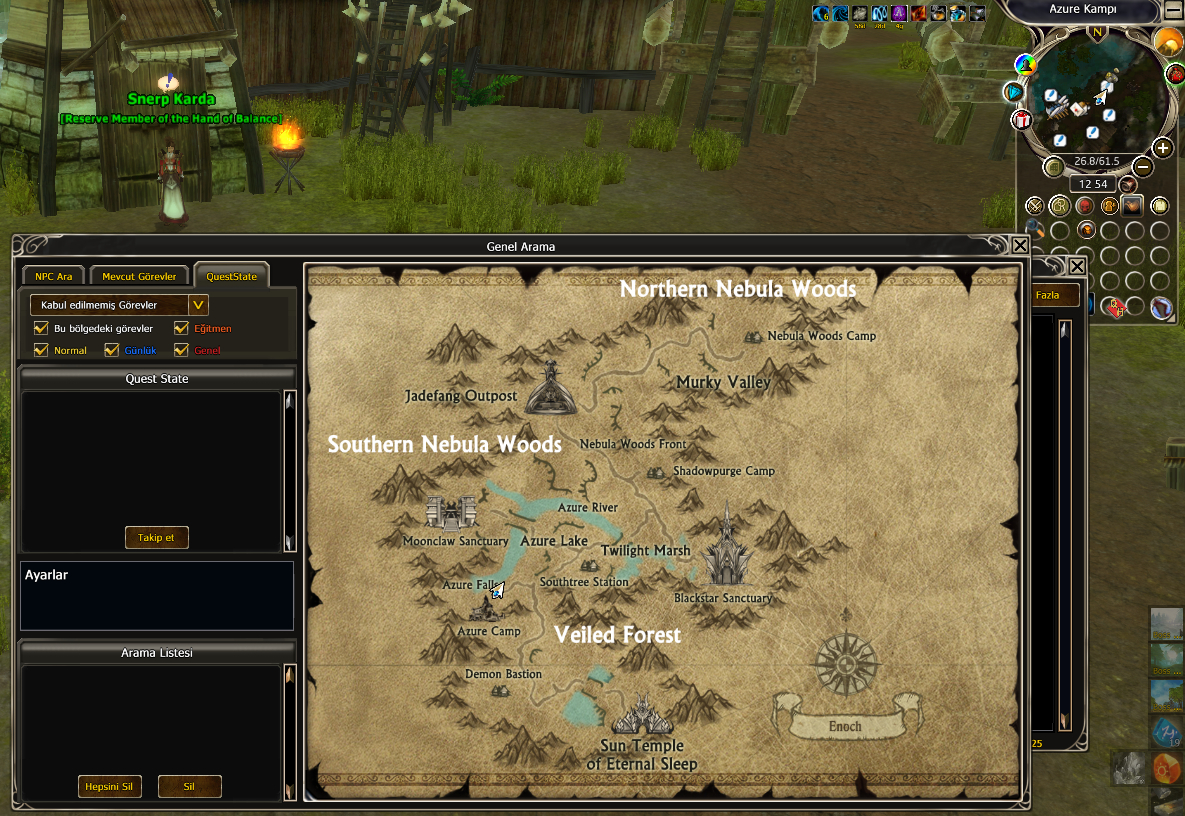1185x816 pixels.
Task: Zoom out the minimap with the minus button
Action: click(x=1142, y=166)
